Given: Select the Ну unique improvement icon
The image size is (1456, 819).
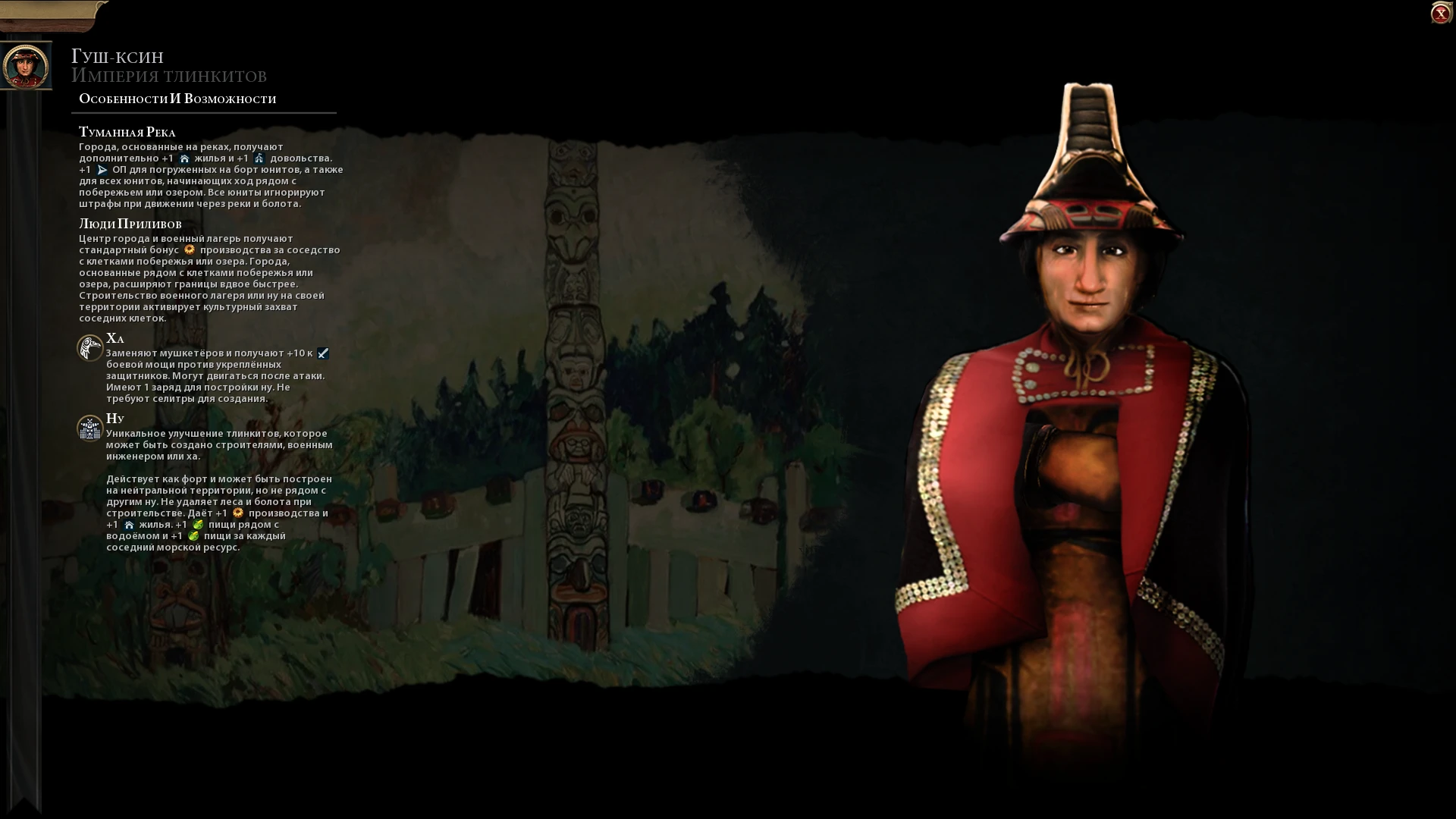Looking at the screenshot, I should (90, 428).
